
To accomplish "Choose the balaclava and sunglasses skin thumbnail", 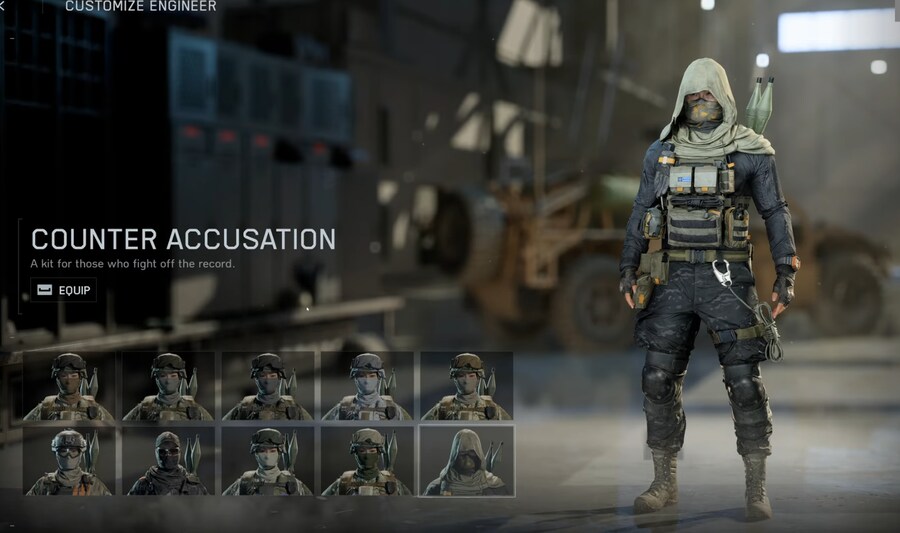I will (x=168, y=461).
